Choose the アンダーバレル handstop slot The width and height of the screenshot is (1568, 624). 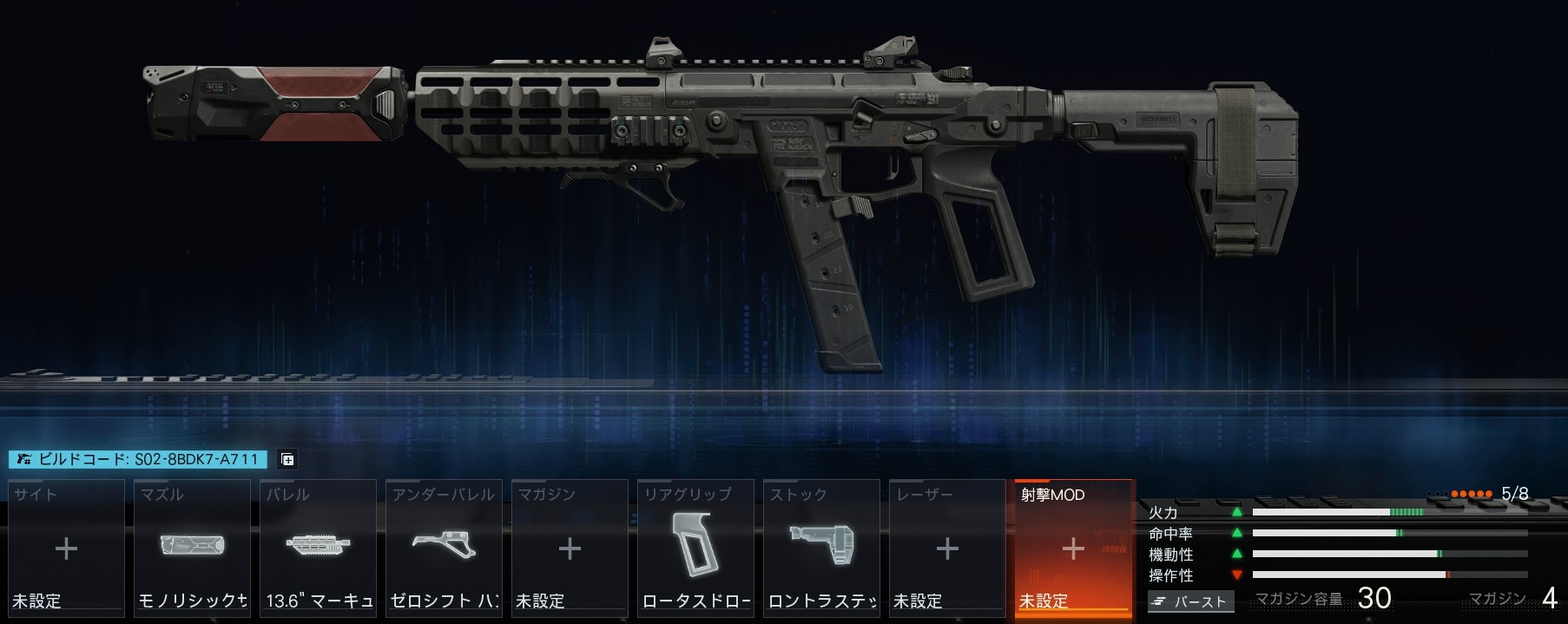(444, 548)
